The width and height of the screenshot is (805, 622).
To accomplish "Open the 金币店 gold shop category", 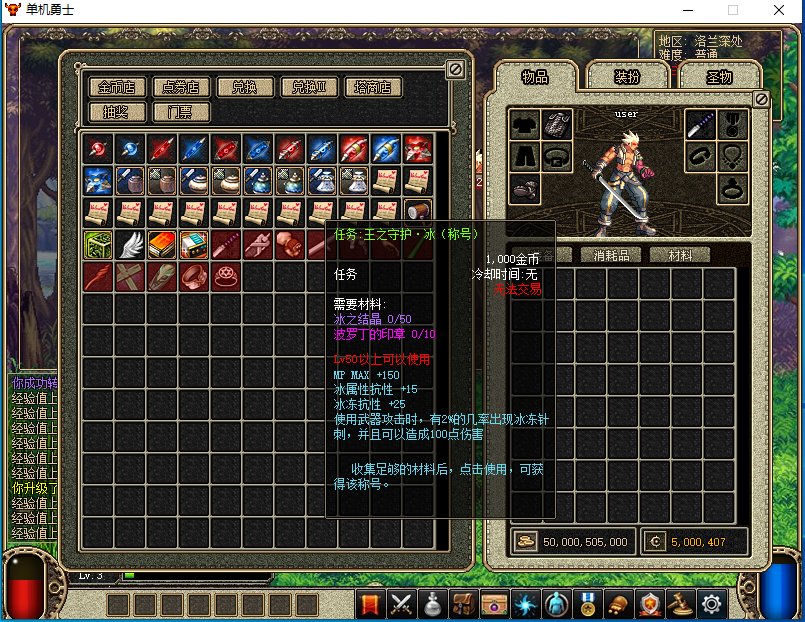I will point(118,88).
